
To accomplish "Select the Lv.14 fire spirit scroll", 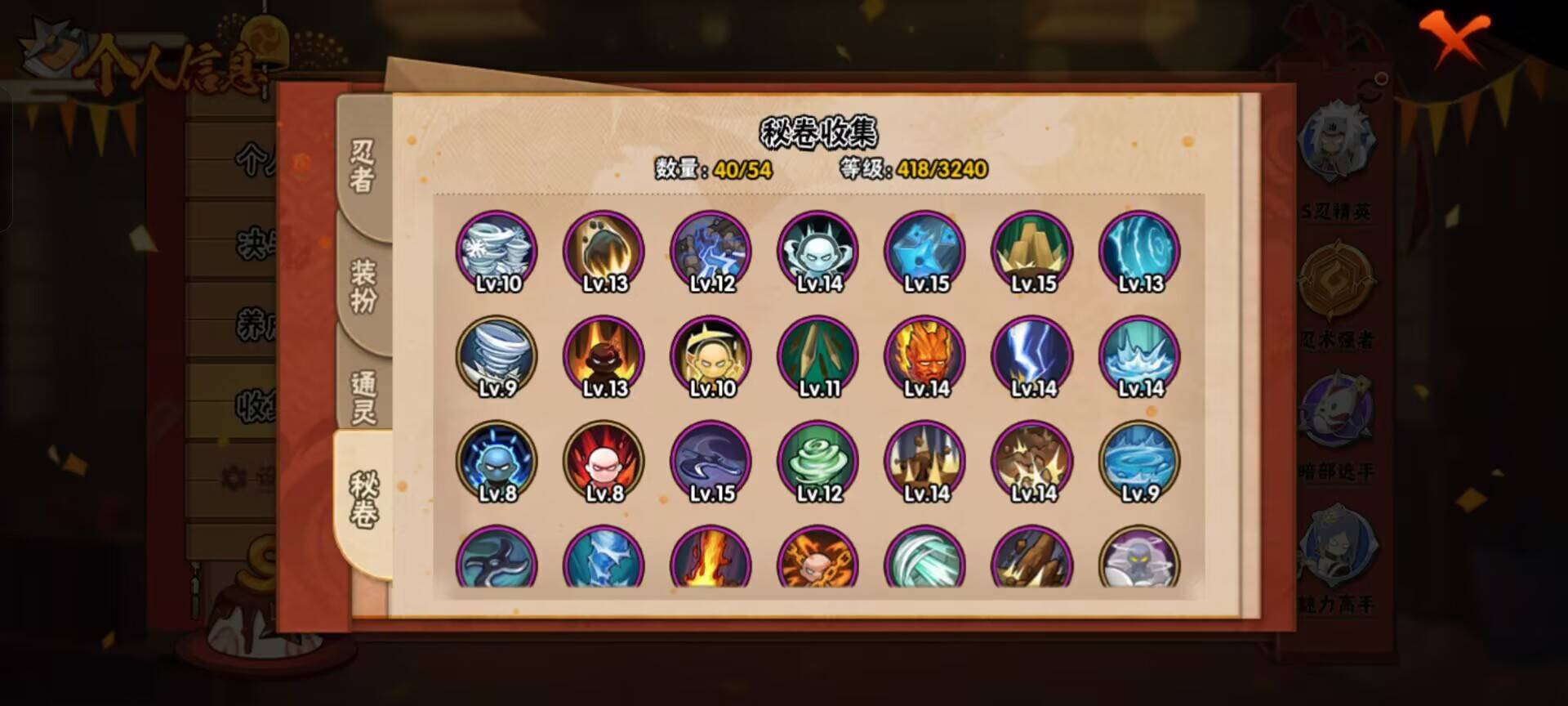I will [923, 355].
